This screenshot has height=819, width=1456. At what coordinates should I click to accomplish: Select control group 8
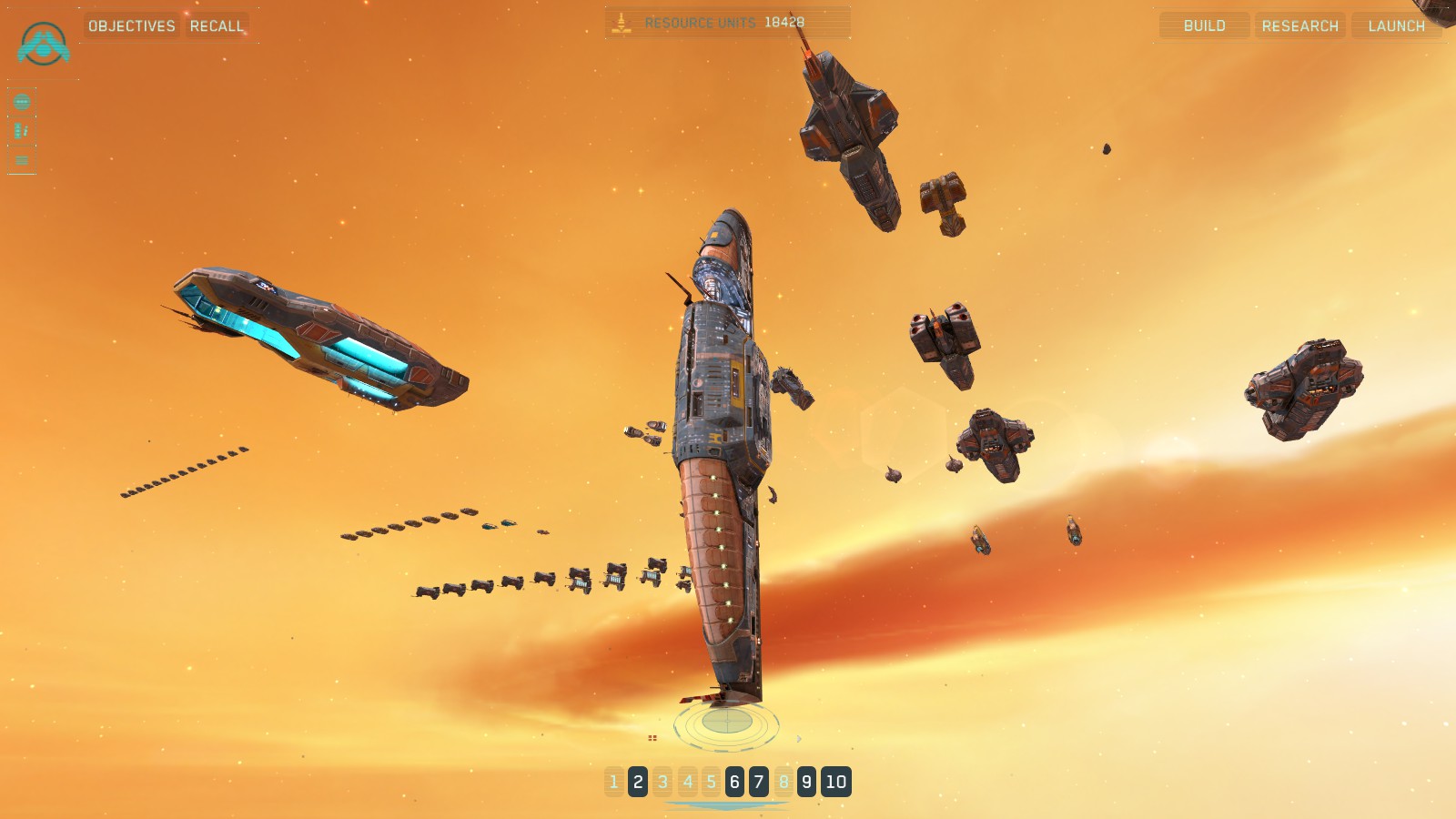click(x=783, y=782)
